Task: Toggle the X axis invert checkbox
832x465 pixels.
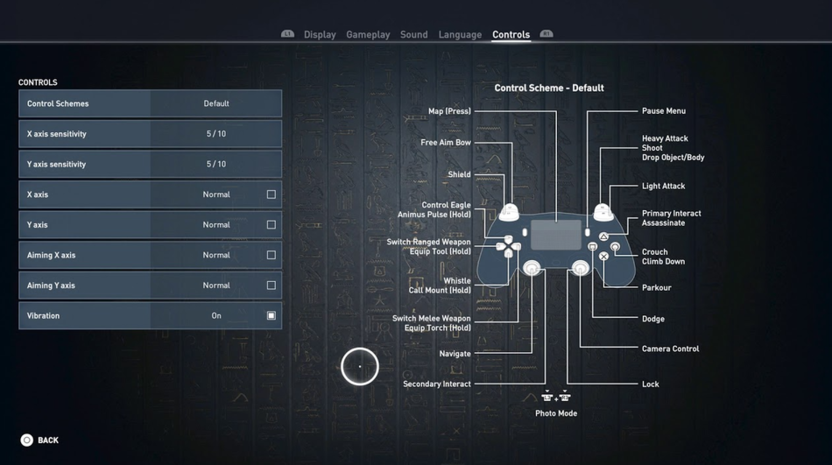Action: 271,195
